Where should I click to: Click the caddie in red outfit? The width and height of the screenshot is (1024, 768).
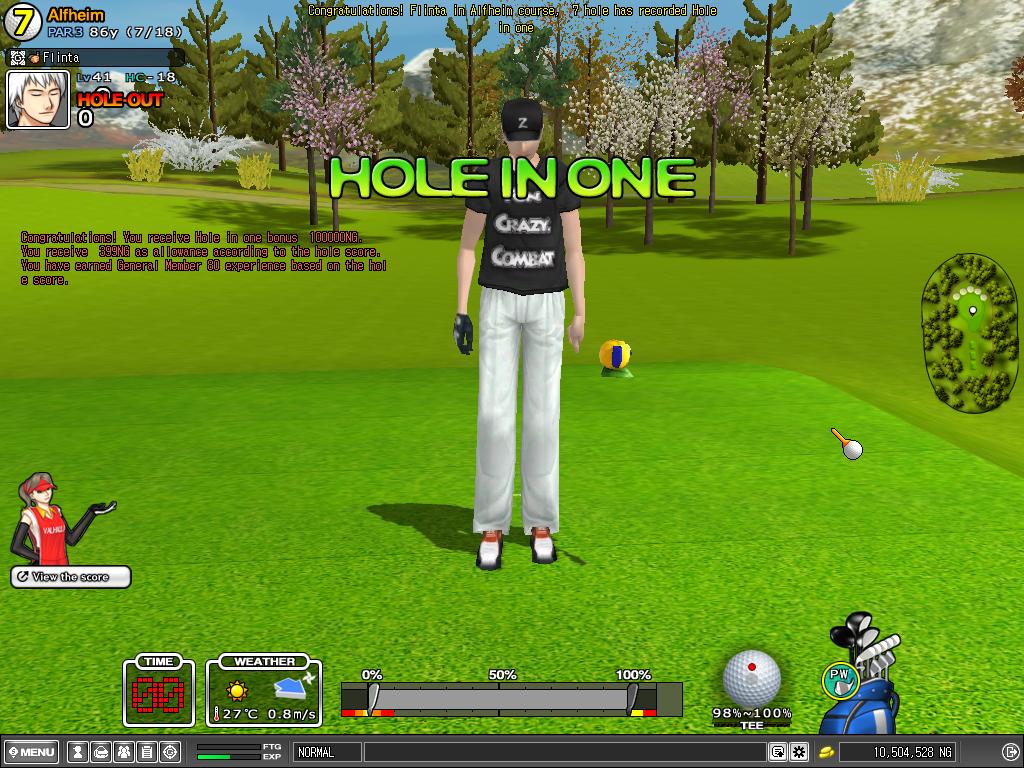pos(47,518)
